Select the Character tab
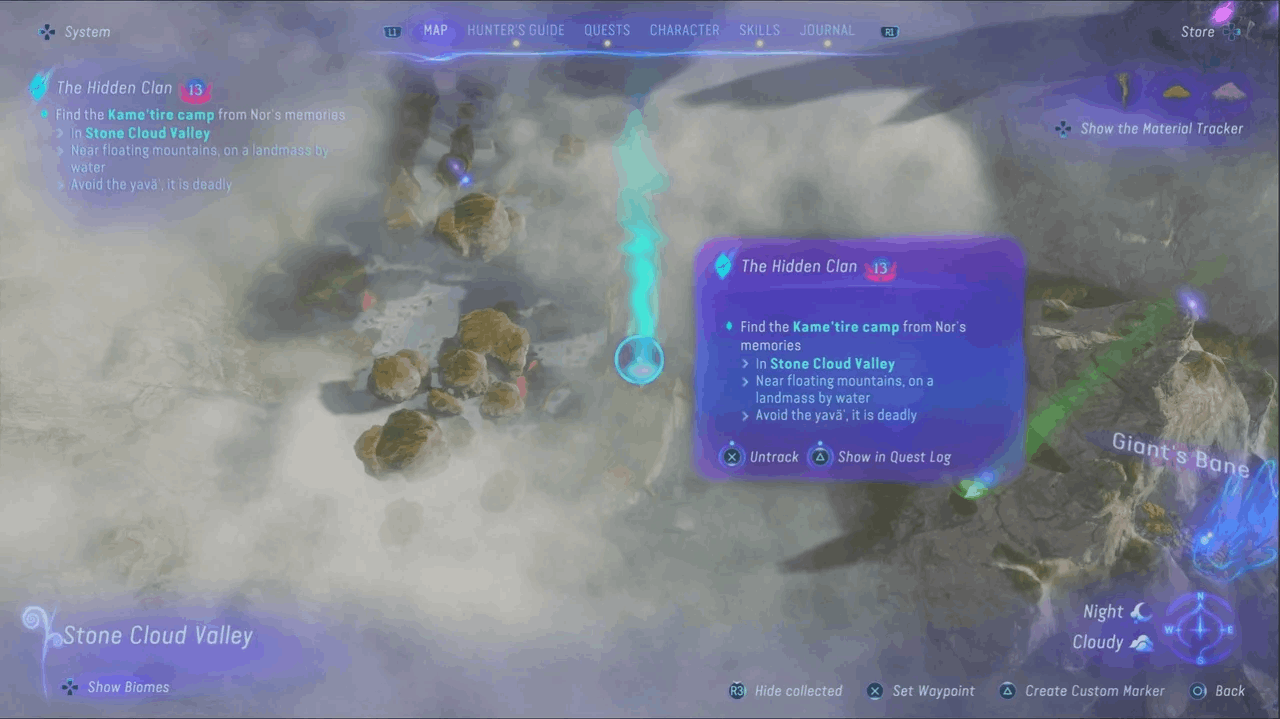The image size is (1280, 719). coord(685,30)
